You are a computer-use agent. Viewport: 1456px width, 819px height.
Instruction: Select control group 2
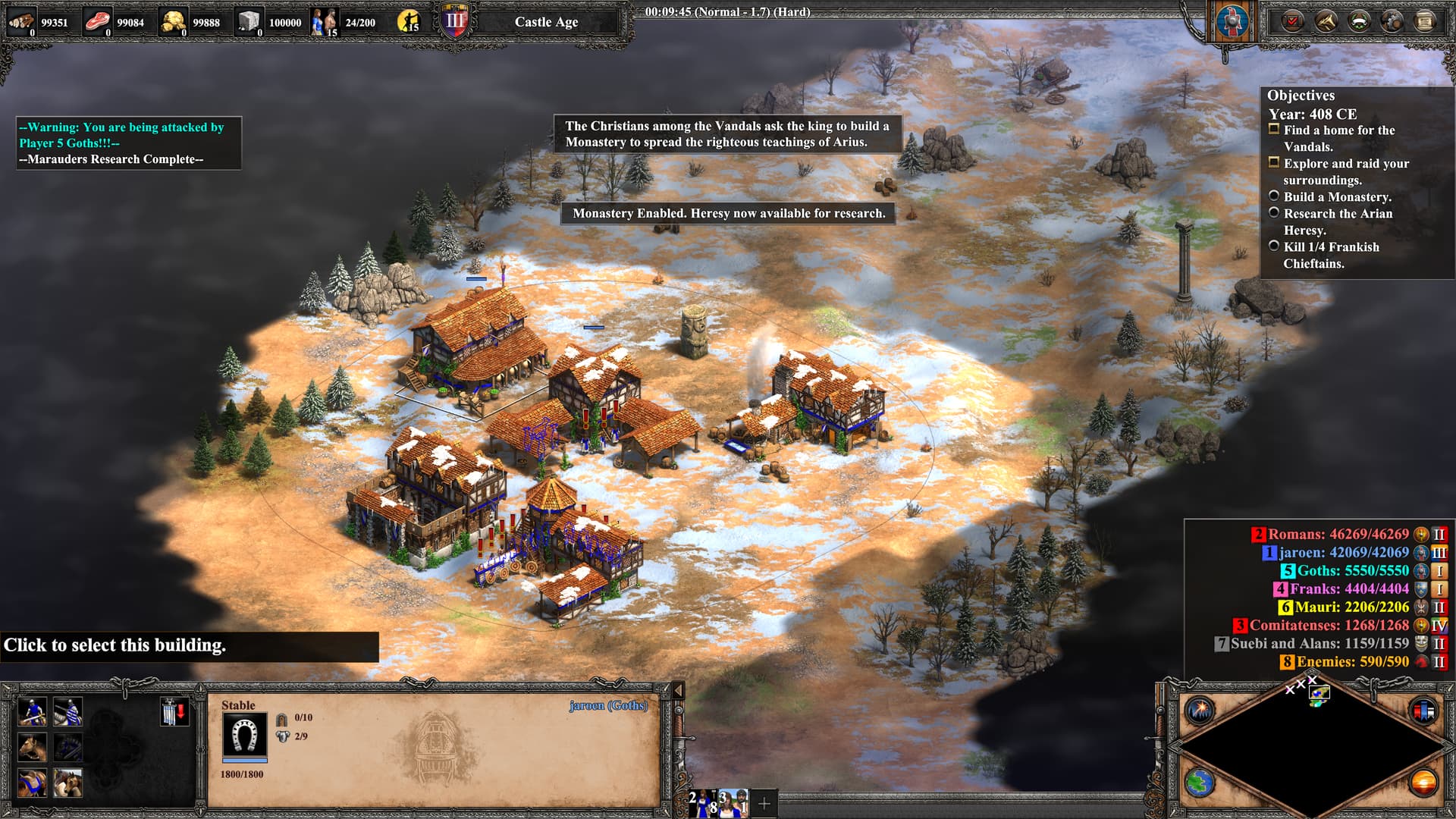702,802
